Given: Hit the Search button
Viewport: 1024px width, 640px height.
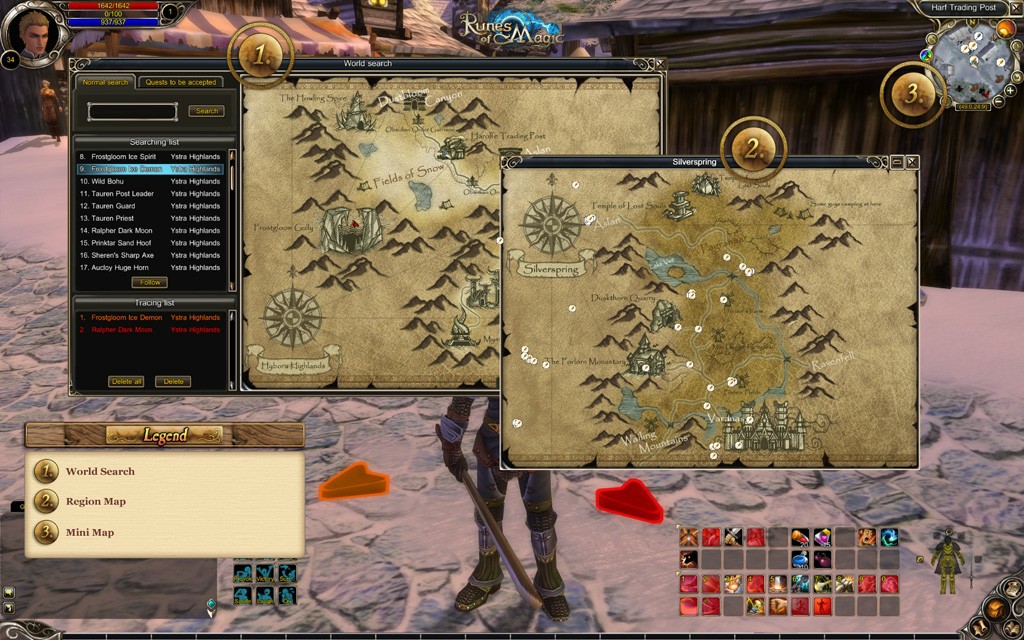Looking at the screenshot, I should click(206, 111).
